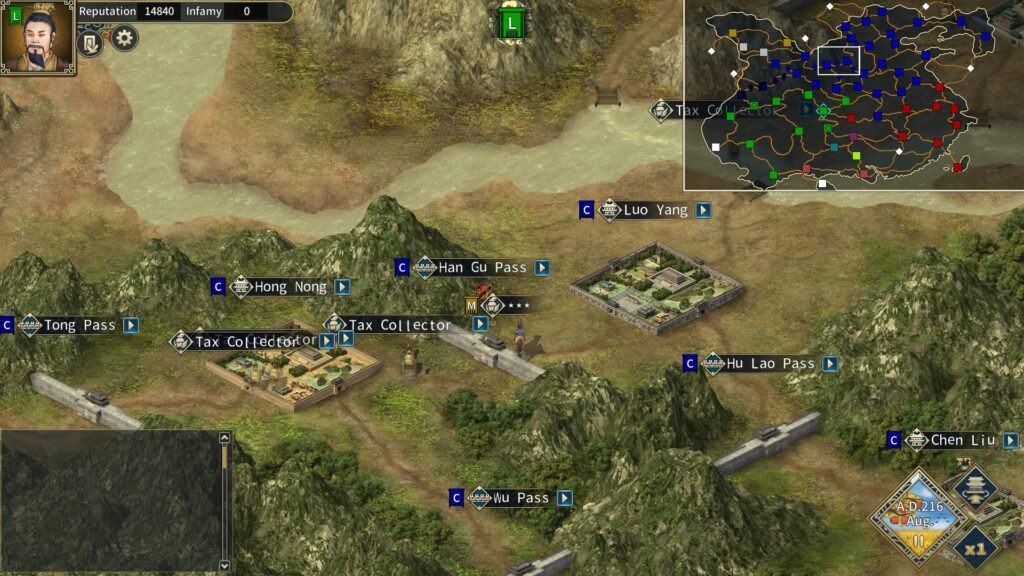Open the settings gear menu

click(124, 39)
